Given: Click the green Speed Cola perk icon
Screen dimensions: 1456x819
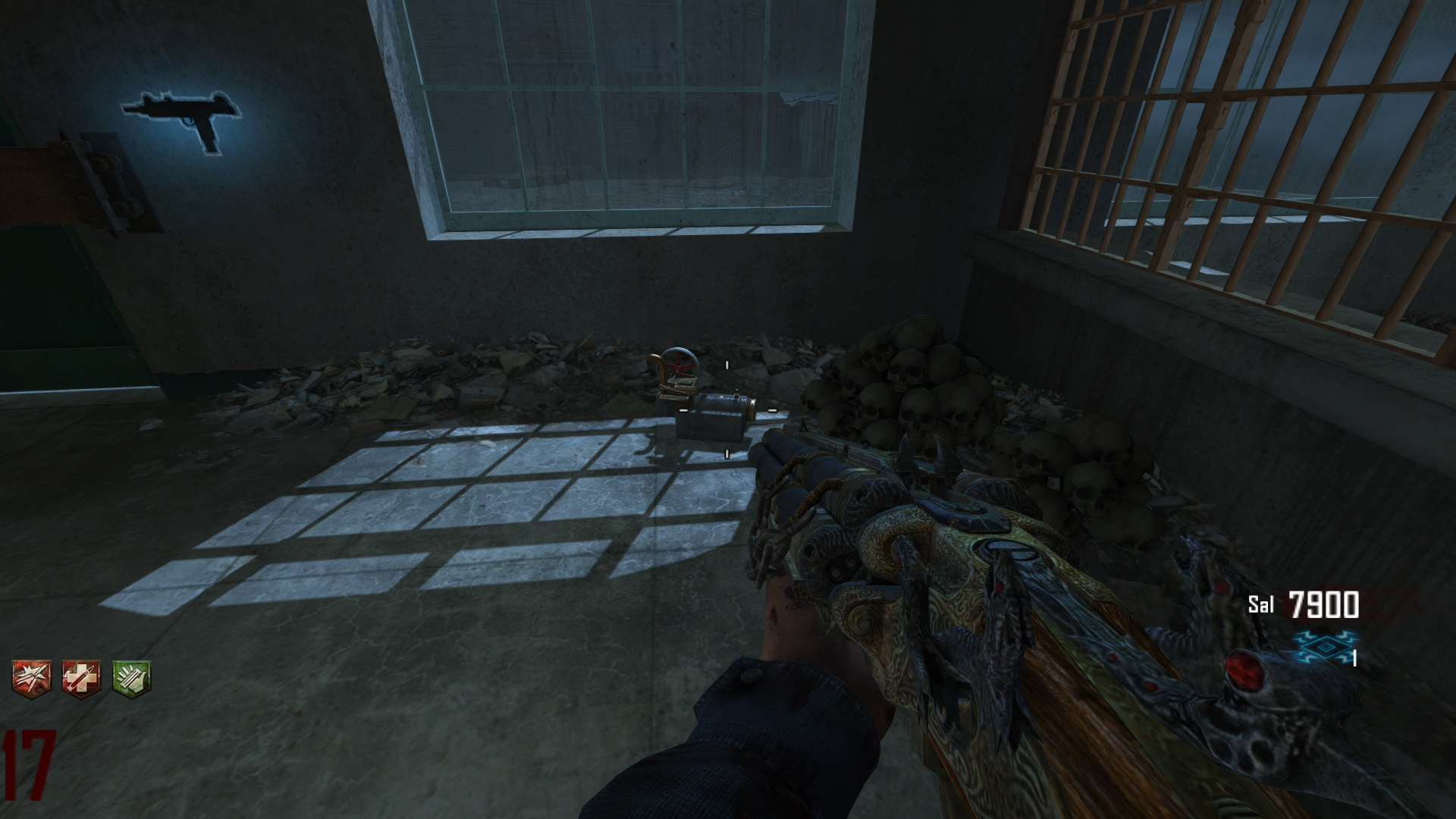Looking at the screenshot, I should [x=131, y=676].
